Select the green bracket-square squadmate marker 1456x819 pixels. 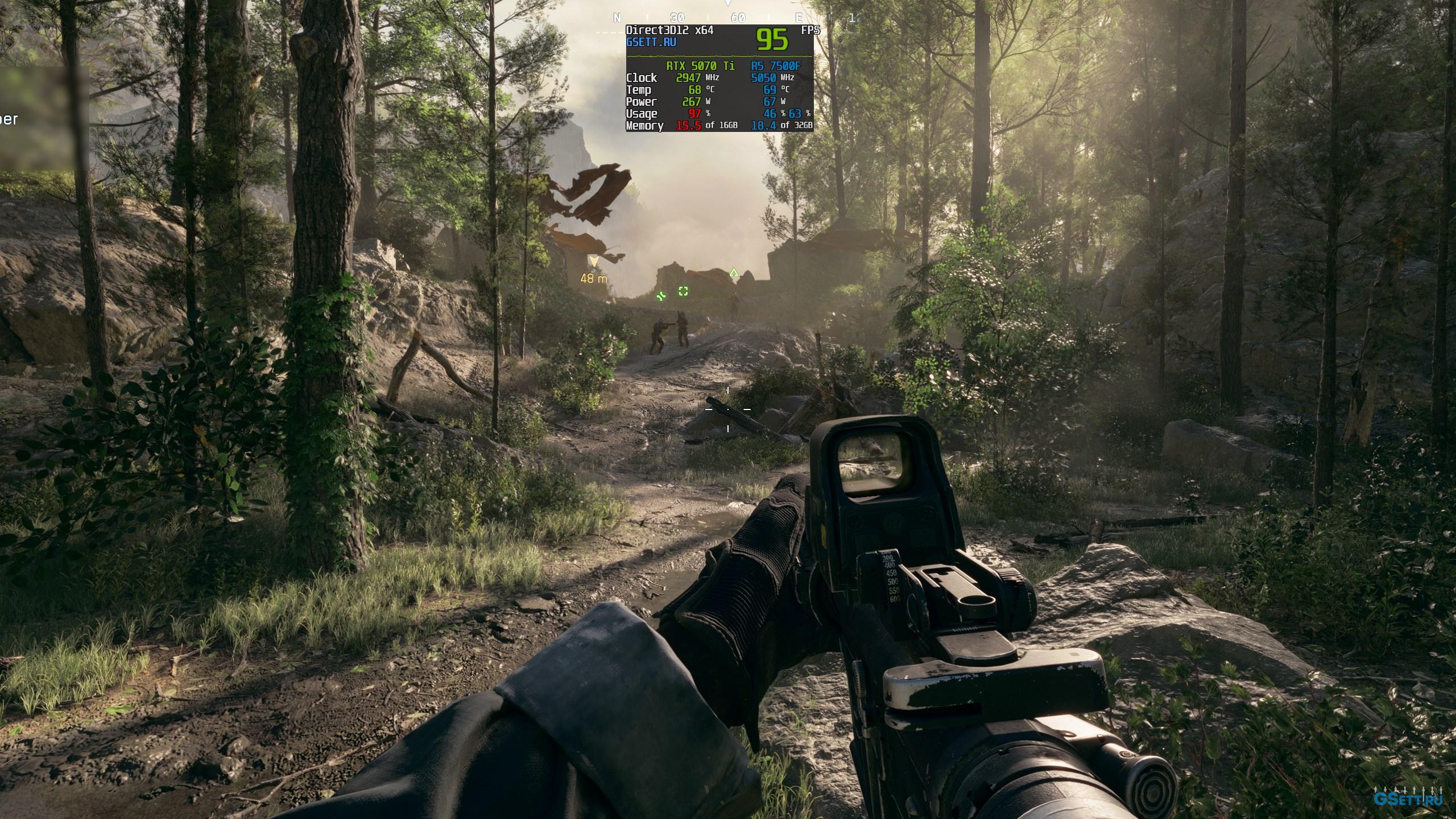[x=683, y=291]
